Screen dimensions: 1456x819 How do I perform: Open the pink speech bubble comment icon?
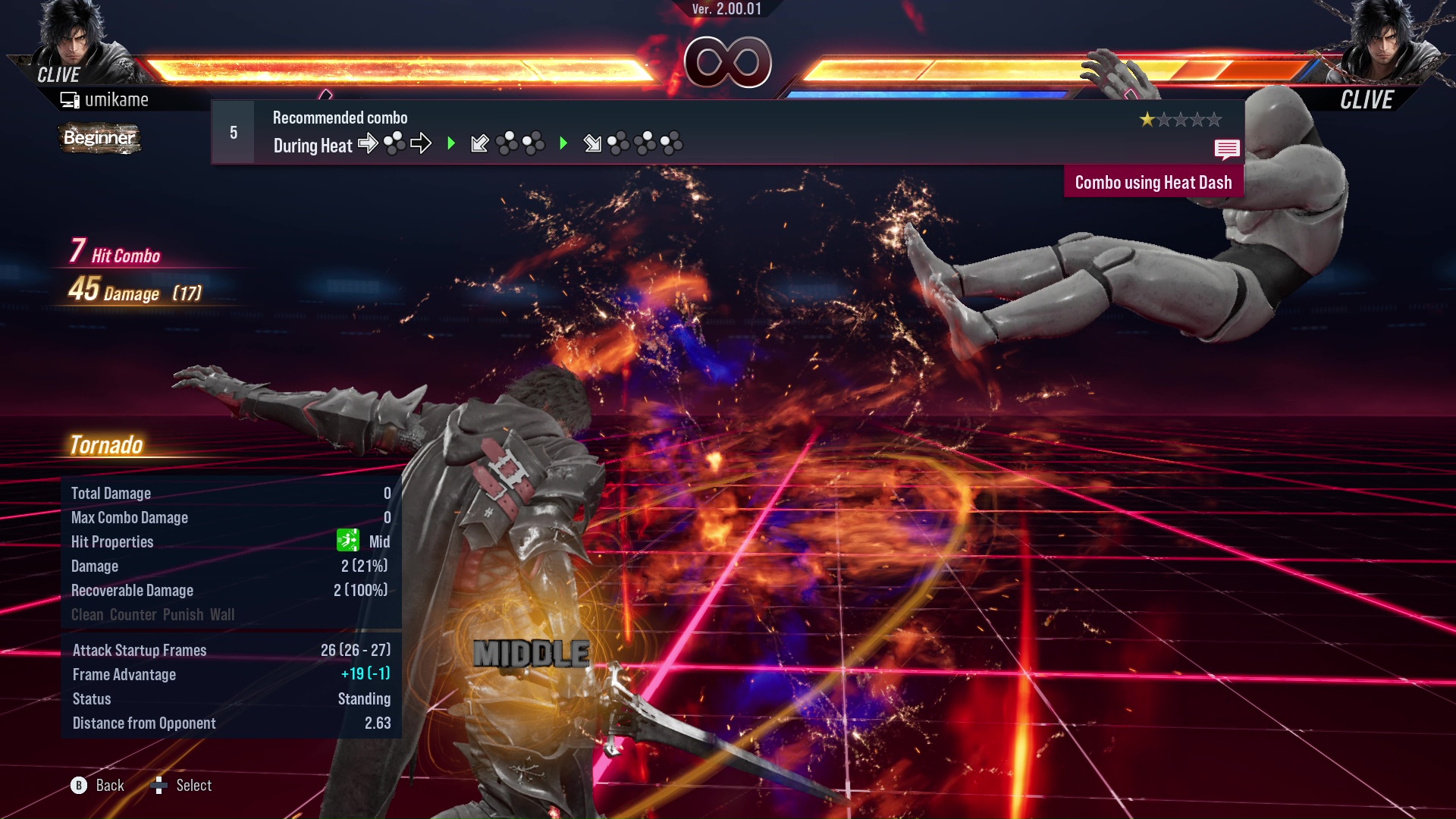click(1226, 149)
